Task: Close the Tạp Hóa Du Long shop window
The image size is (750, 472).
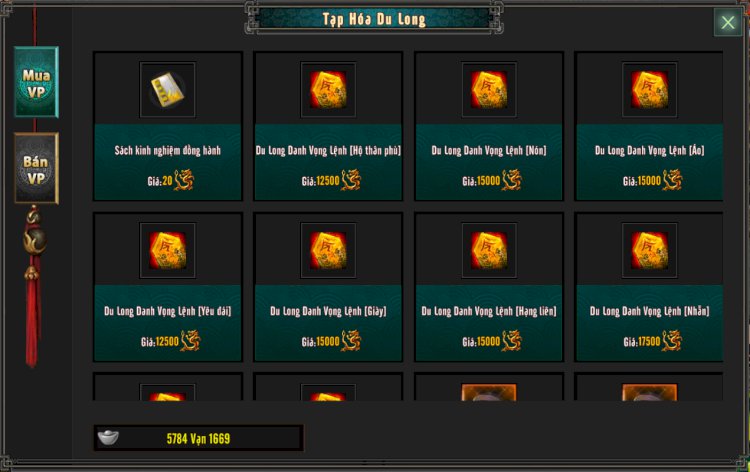Action: pos(727,23)
